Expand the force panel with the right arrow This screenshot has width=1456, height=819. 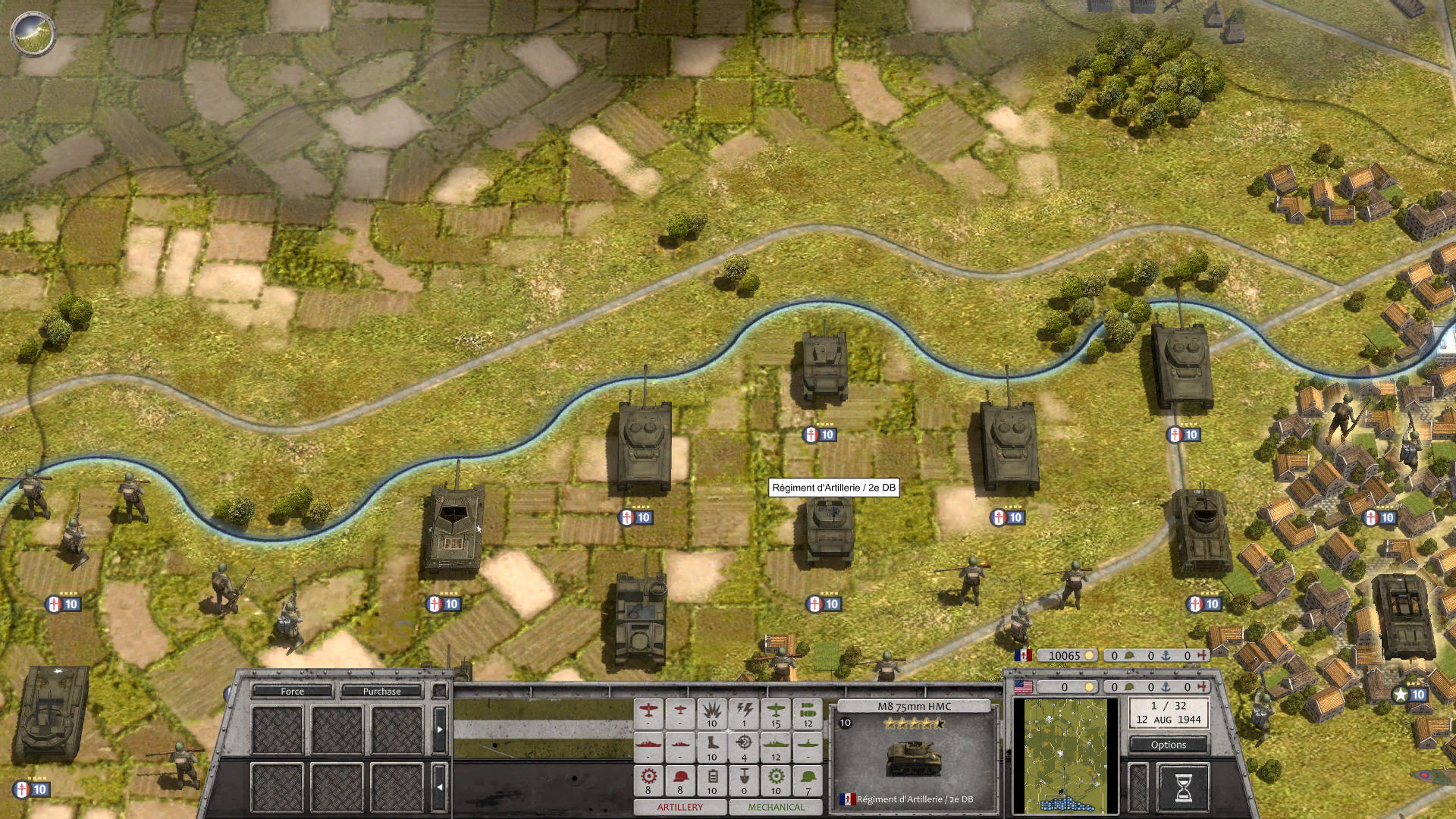click(x=440, y=729)
